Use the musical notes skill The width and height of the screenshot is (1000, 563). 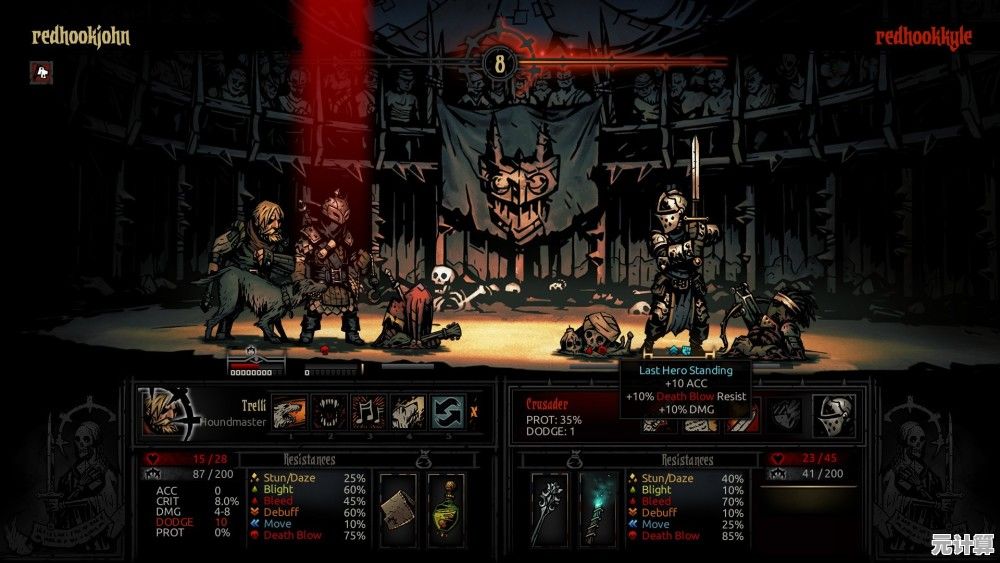click(x=367, y=411)
